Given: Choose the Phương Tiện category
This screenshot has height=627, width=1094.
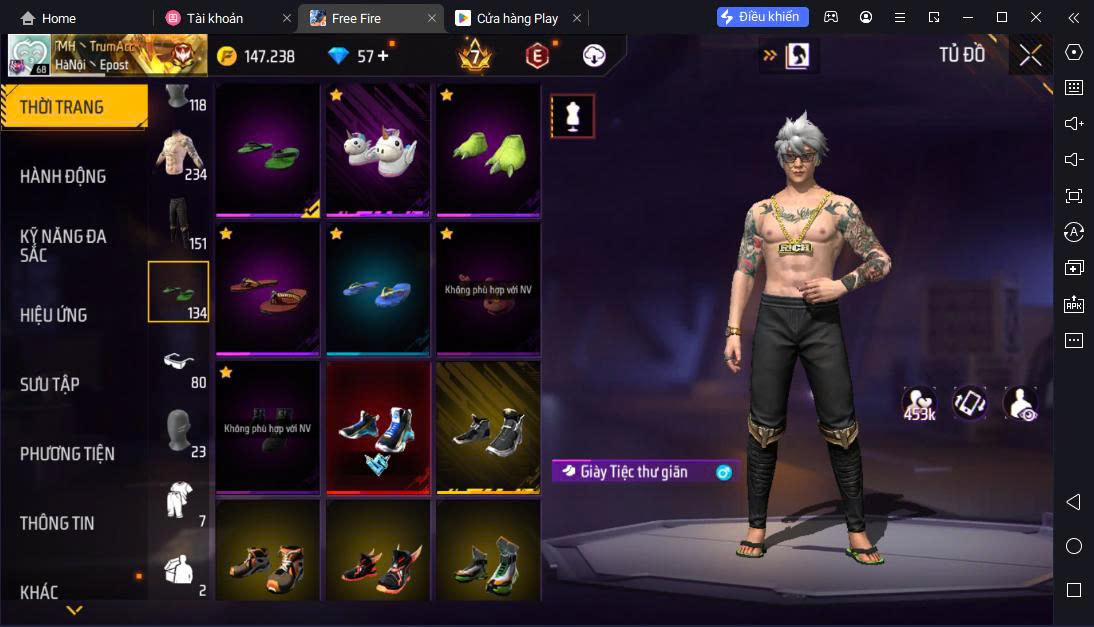Looking at the screenshot, I should [67, 454].
